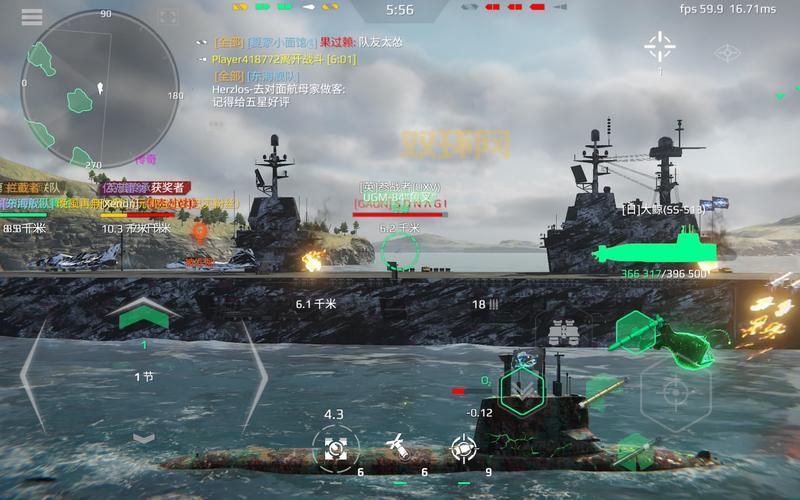Open the hamburger menu
The width and height of the screenshot is (800, 500).
tap(31, 17)
